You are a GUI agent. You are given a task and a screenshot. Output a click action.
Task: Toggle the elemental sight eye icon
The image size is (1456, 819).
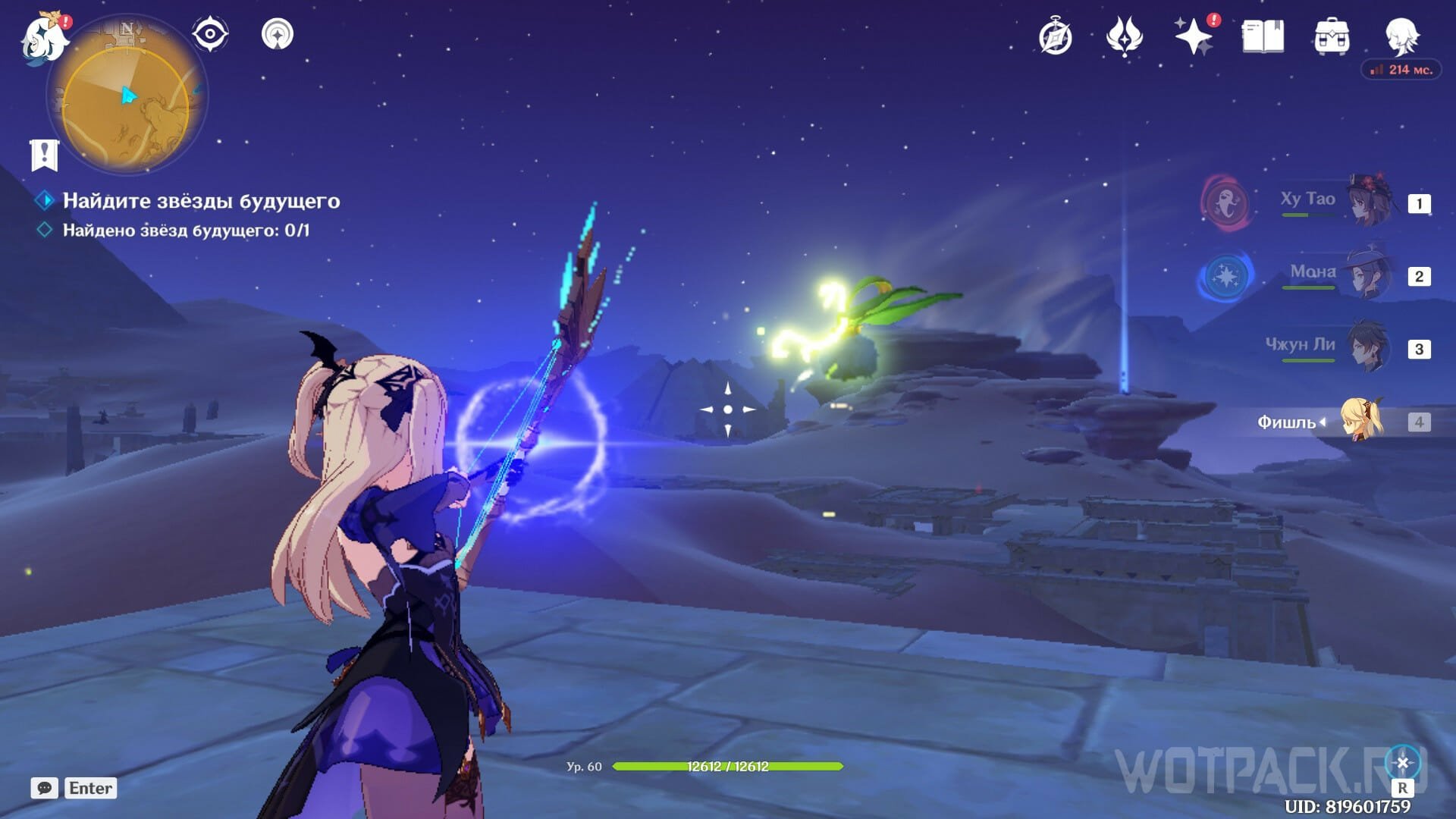pyautogui.click(x=210, y=34)
